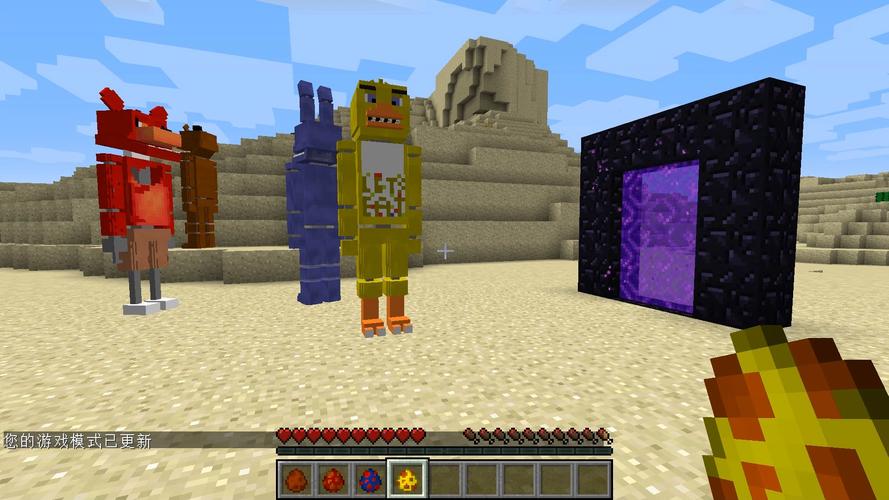This screenshot has height=500, width=889.
Task: Select the yellow spawn egg hotbar slot
Action: pyautogui.click(x=407, y=480)
